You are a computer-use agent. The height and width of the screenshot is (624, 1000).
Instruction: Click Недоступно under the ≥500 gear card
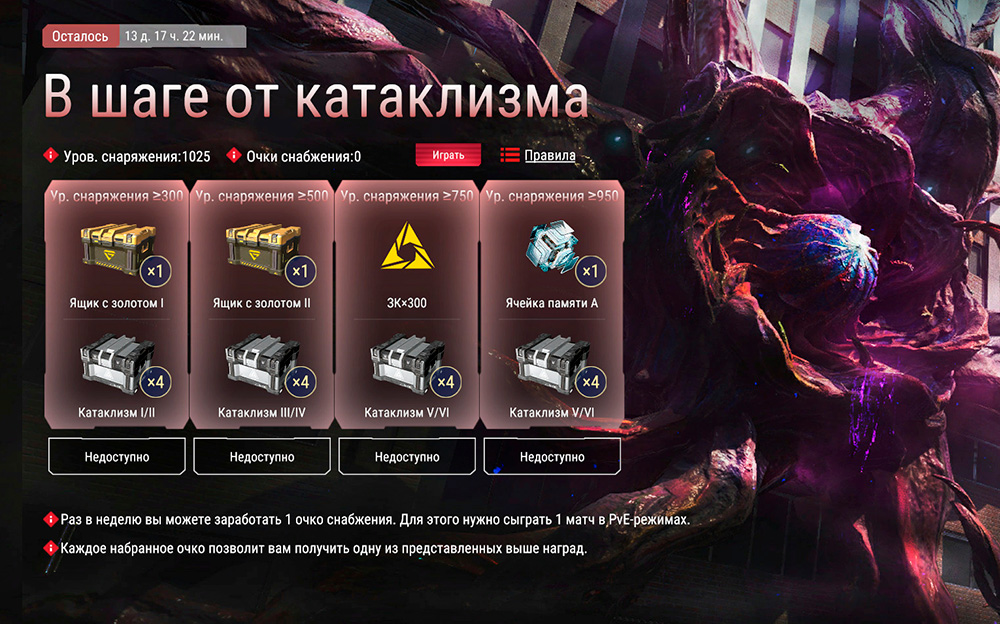tap(262, 456)
